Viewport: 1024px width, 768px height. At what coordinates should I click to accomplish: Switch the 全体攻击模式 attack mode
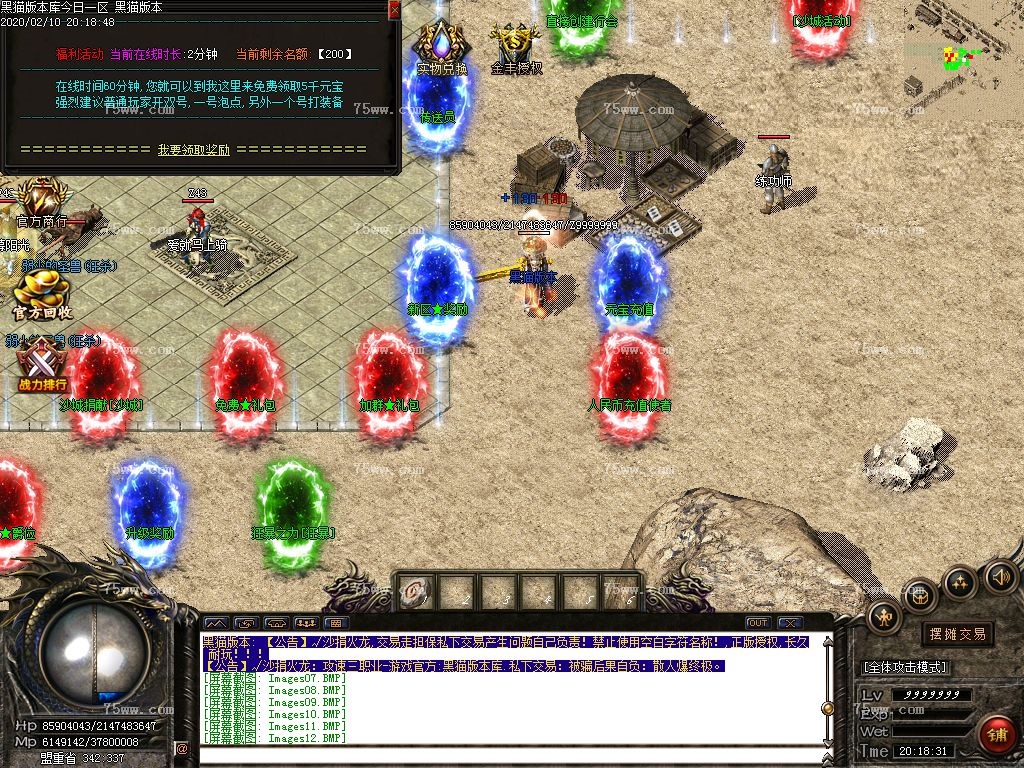pyautogui.click(x=904, y=667)
